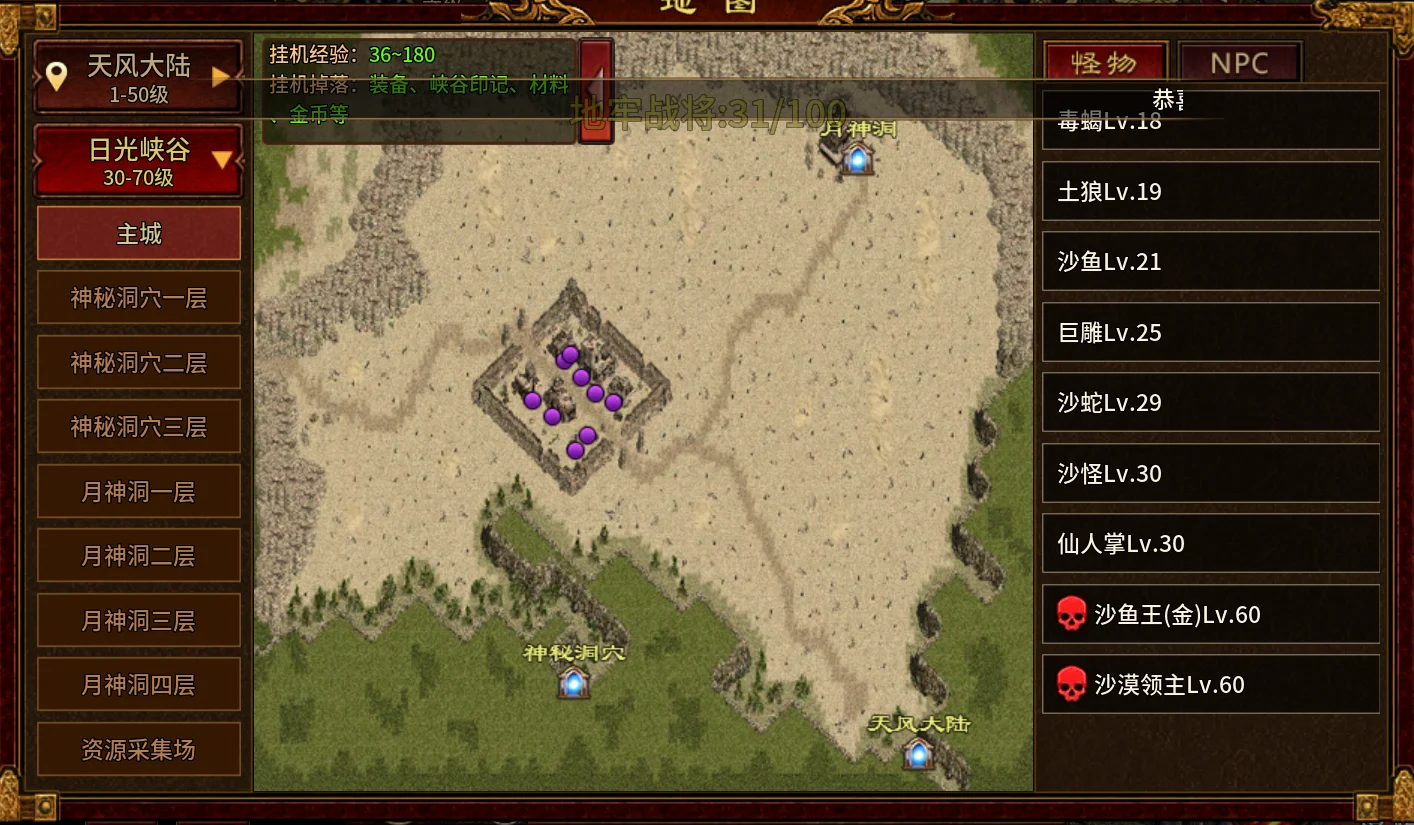The image size is (1414, 825).
Task: Open the 月神洞四层 entry
Action: [139, 685]
